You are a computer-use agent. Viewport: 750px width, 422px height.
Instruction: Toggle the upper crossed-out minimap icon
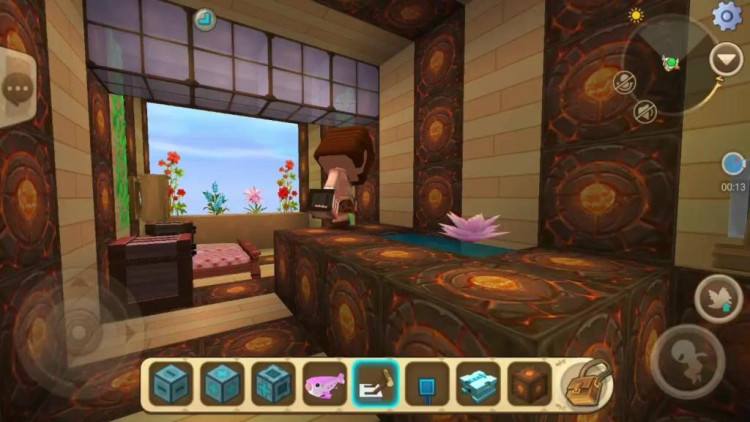(627, 82)
